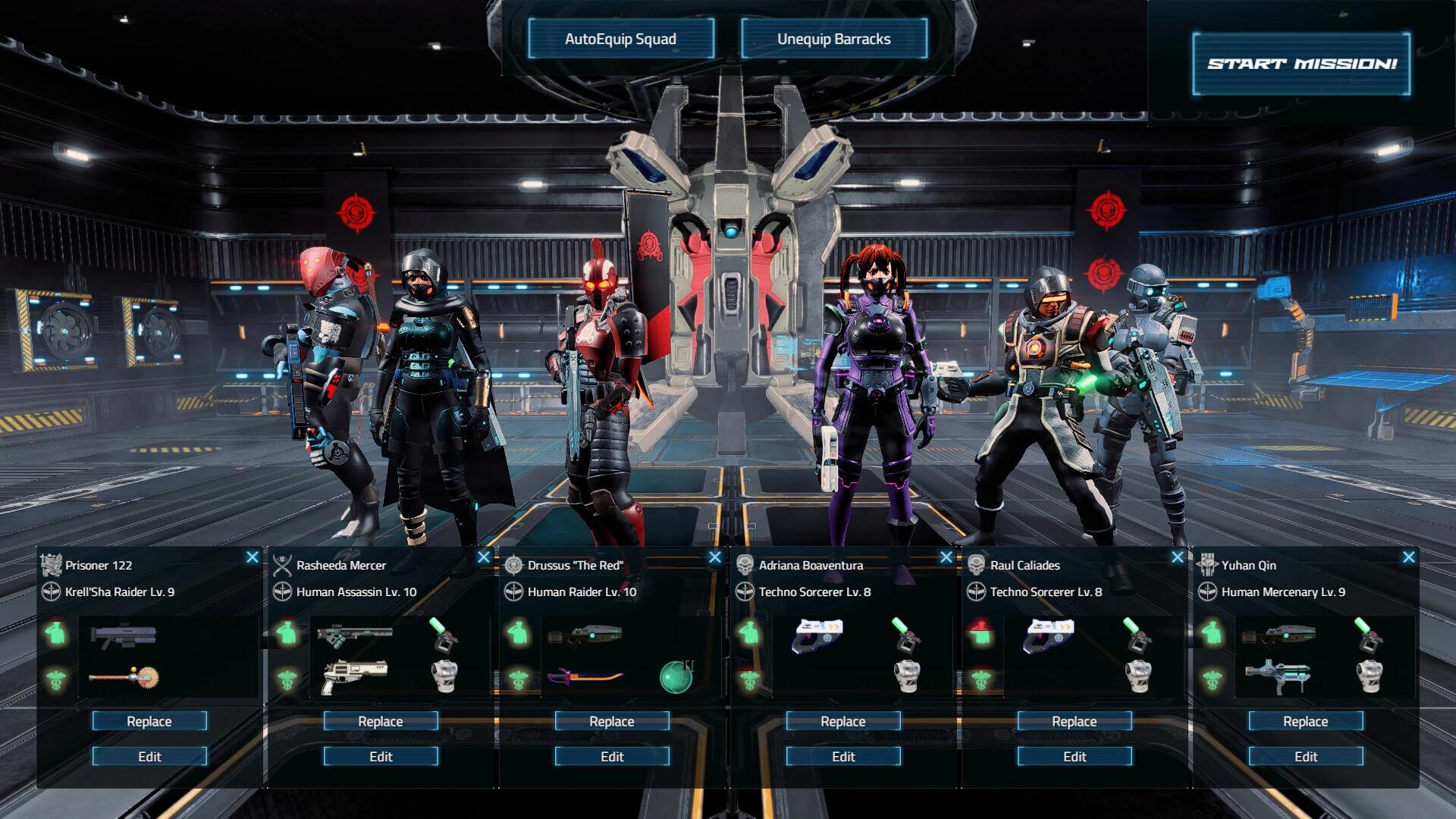Activate Unequip Barracks
This screenshot has height=819, width=1456.
(x=834, y=39)
